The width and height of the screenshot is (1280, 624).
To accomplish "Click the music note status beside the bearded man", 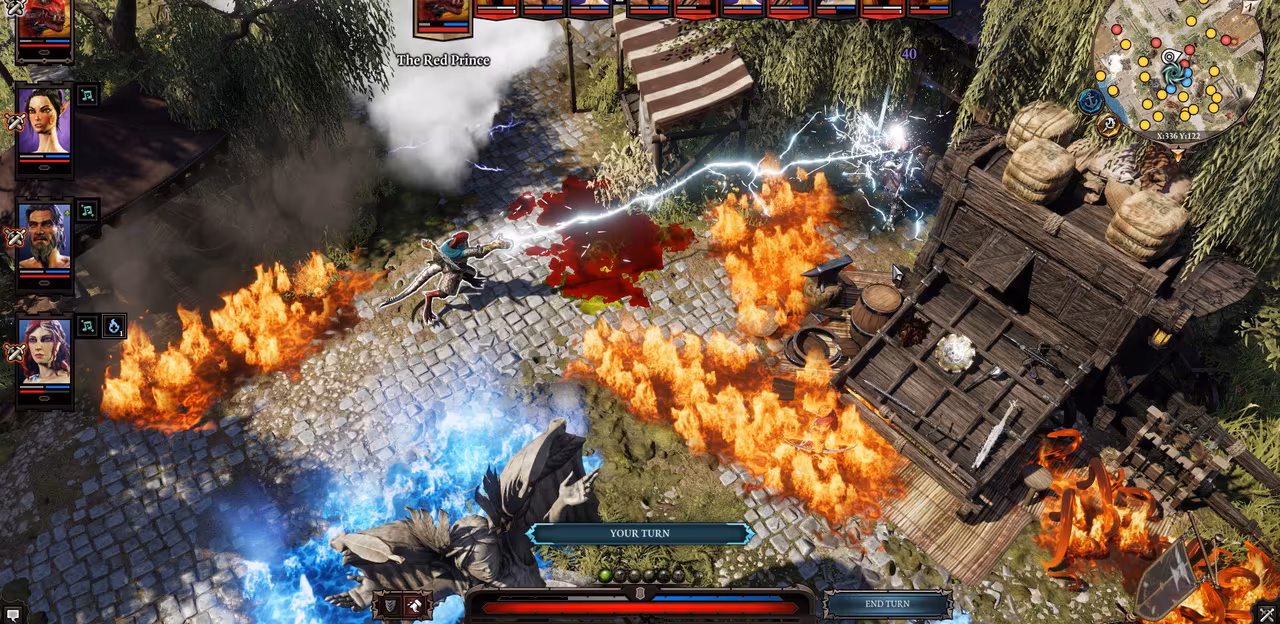I will point(88,211).
